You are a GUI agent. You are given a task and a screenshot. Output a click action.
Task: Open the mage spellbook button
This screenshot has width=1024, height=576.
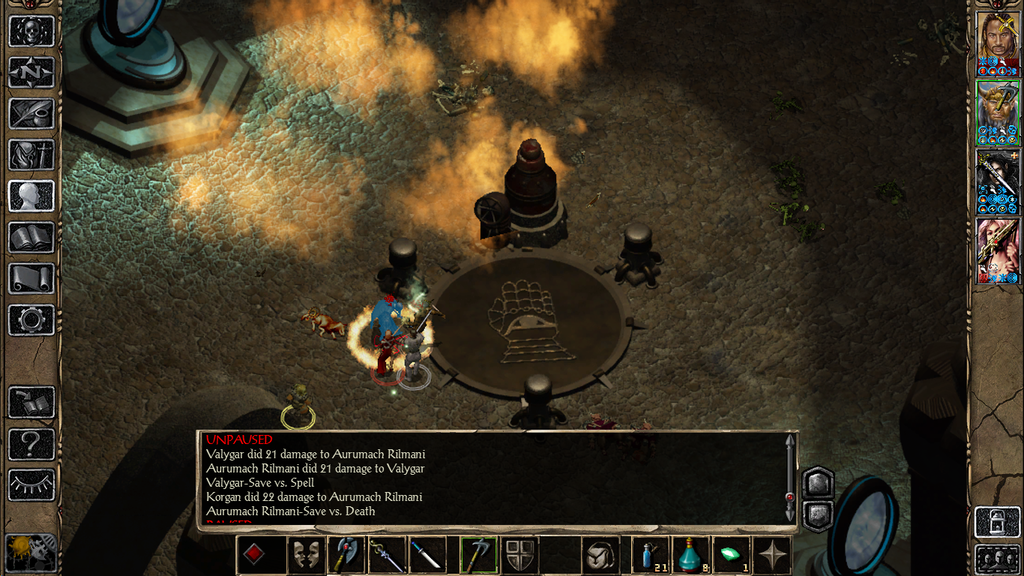pyautogui.click(x=31, y=237)
